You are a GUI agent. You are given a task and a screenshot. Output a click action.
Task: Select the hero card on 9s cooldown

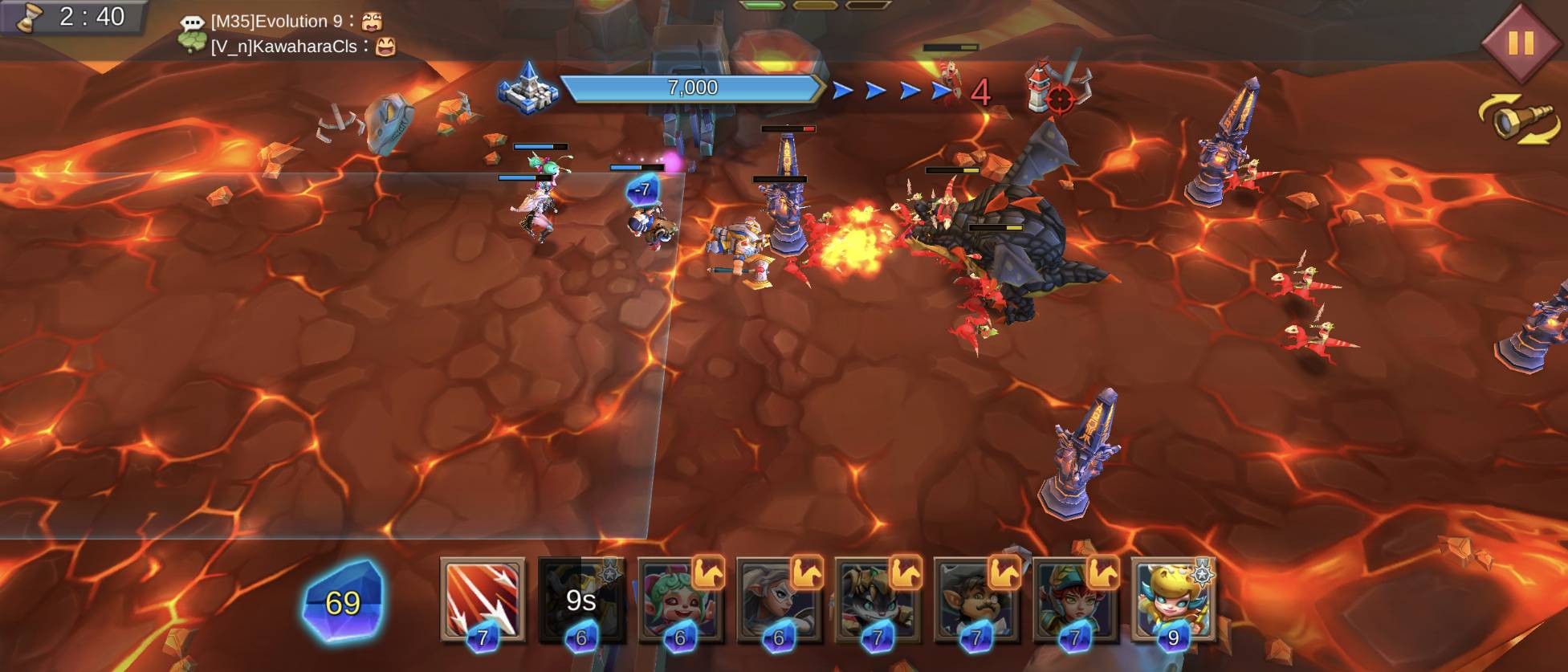(x=581, y=600)
